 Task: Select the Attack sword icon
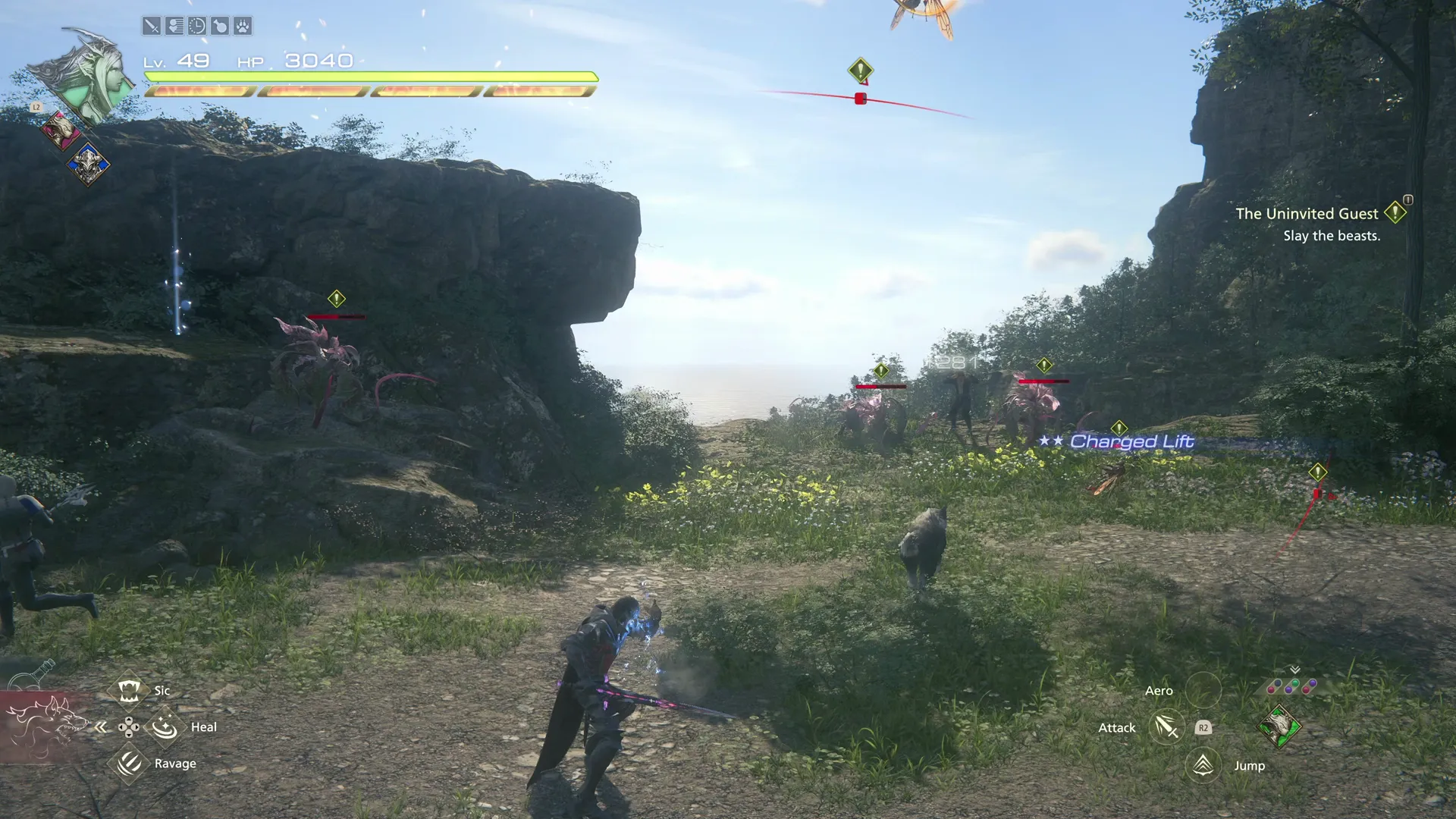[x=1167, y=726]
